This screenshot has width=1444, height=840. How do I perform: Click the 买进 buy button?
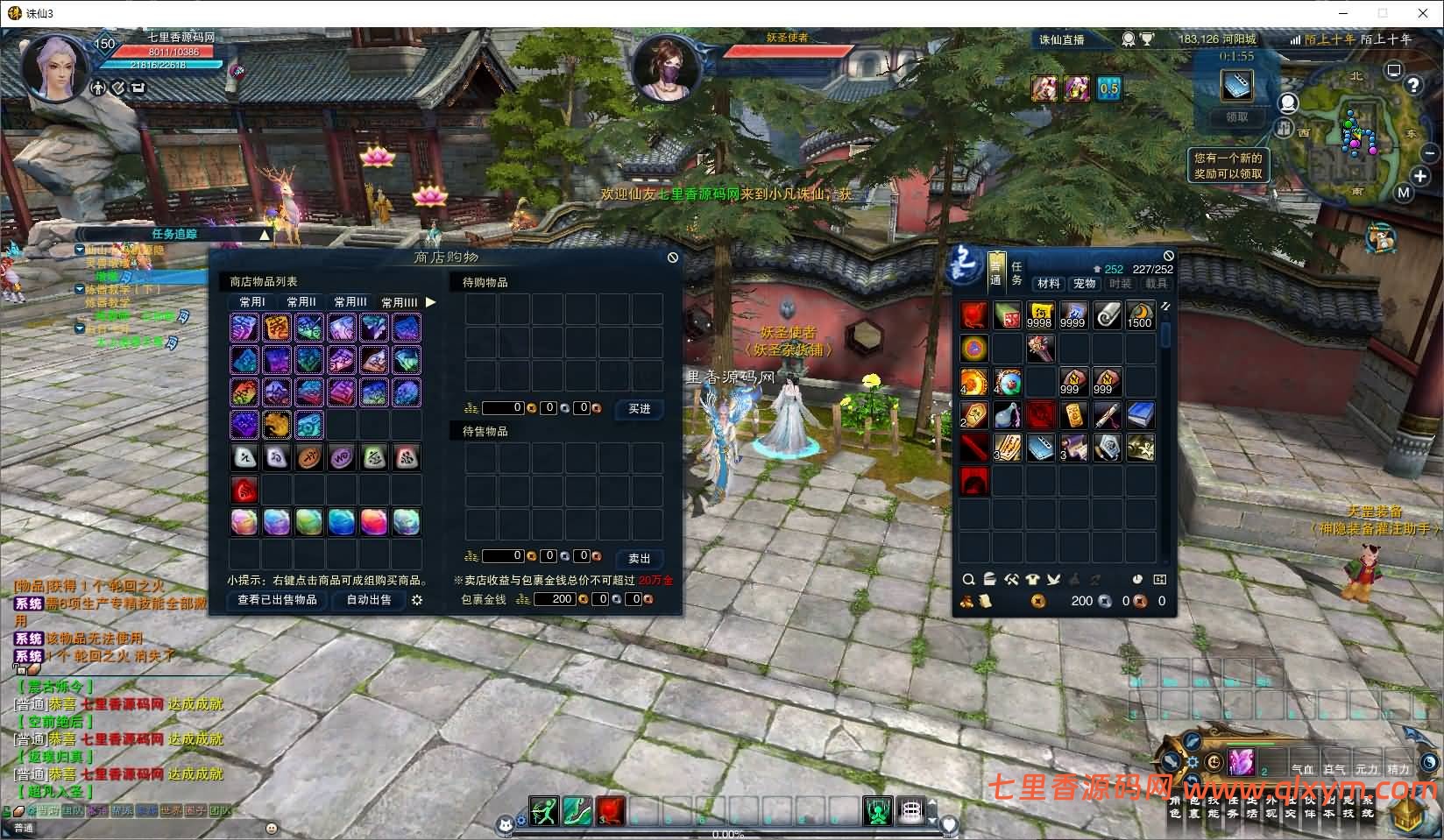[639, 409]
